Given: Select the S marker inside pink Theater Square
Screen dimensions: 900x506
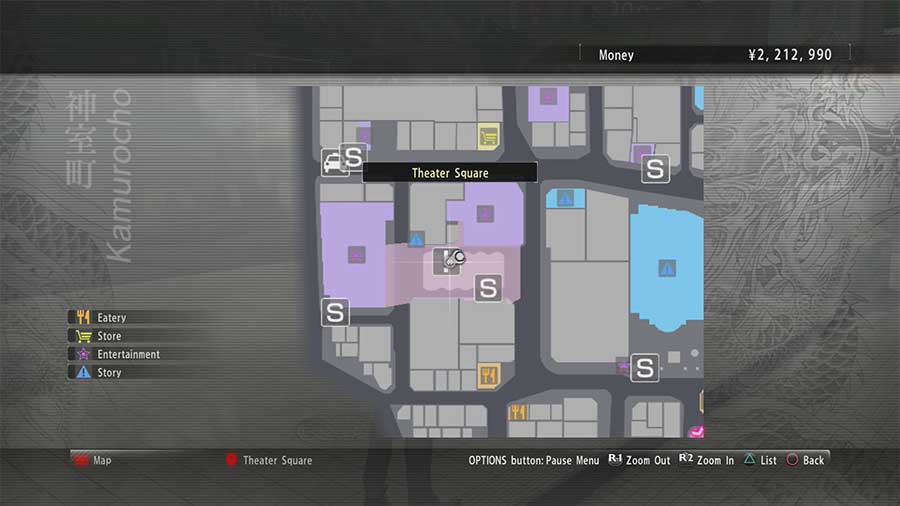Looking at the screenshot, I should (x=488, y=288).
